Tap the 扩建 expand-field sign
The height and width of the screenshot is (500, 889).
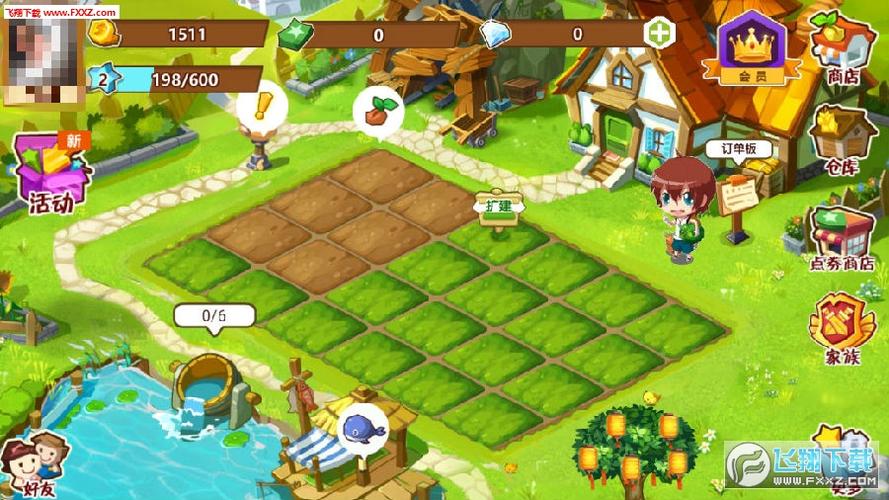(499, 206)
